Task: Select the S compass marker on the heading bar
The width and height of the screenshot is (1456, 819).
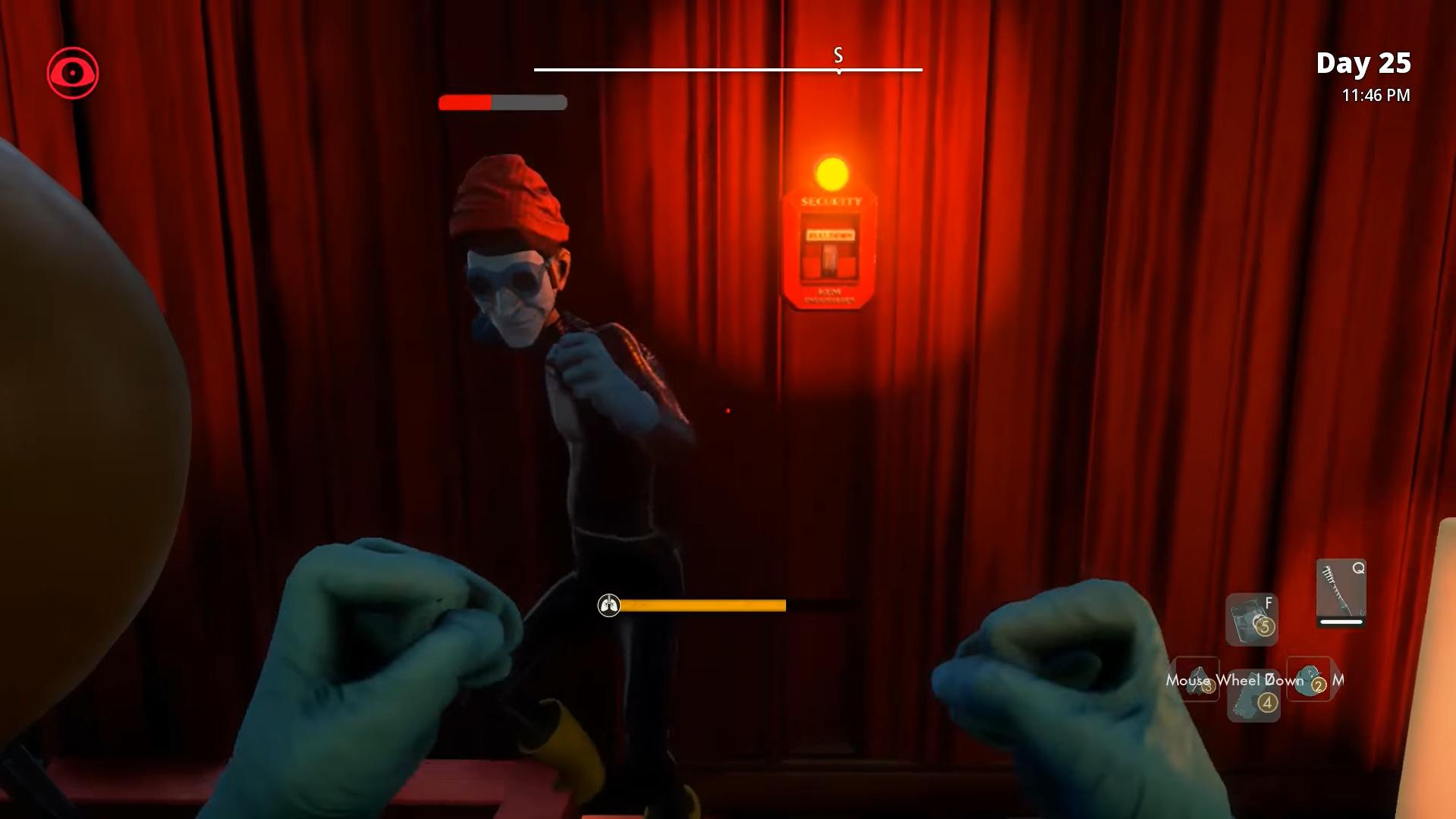Action: click(838, 55)
